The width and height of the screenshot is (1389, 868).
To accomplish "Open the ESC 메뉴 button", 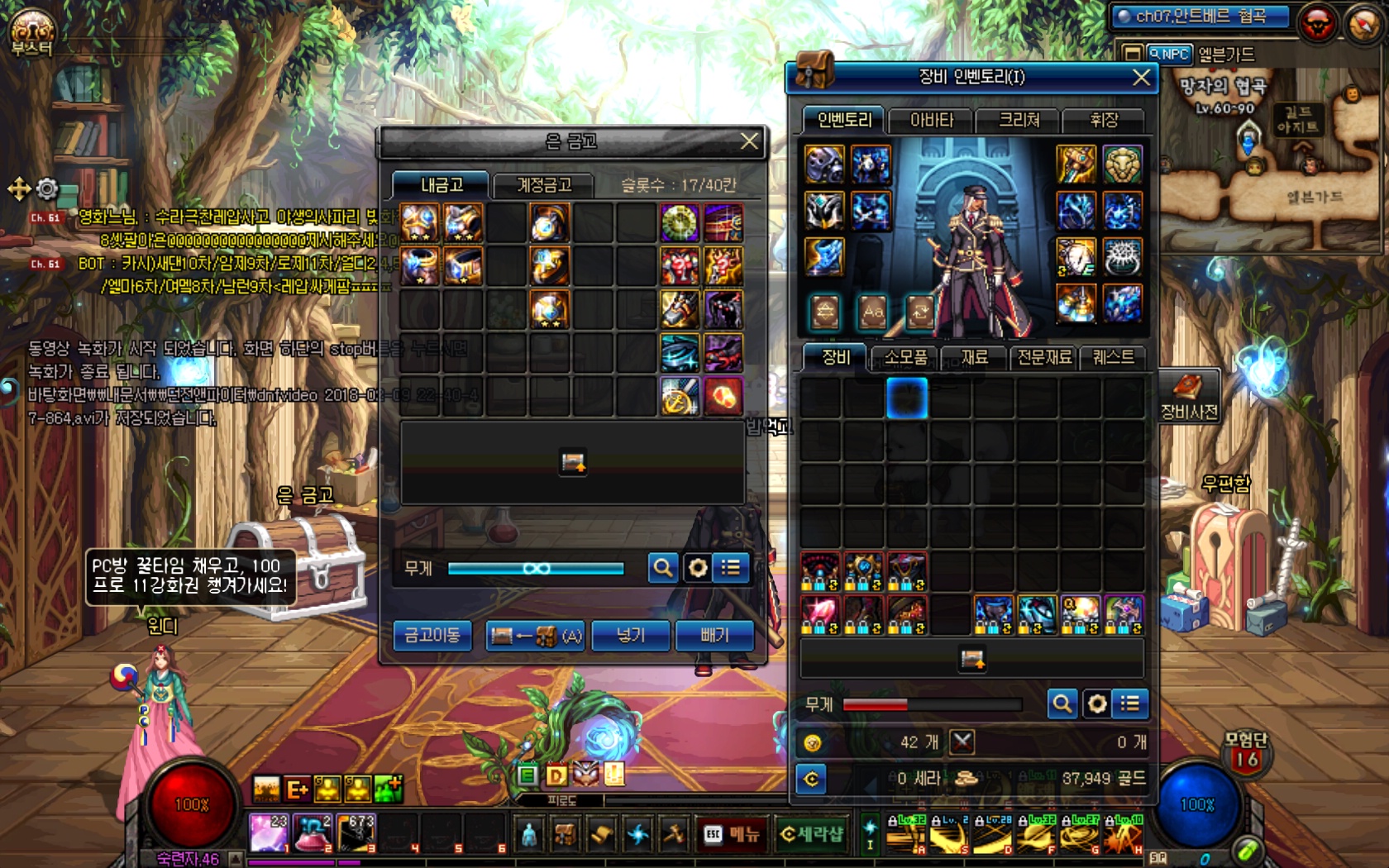I will click(x=732, y=834).
